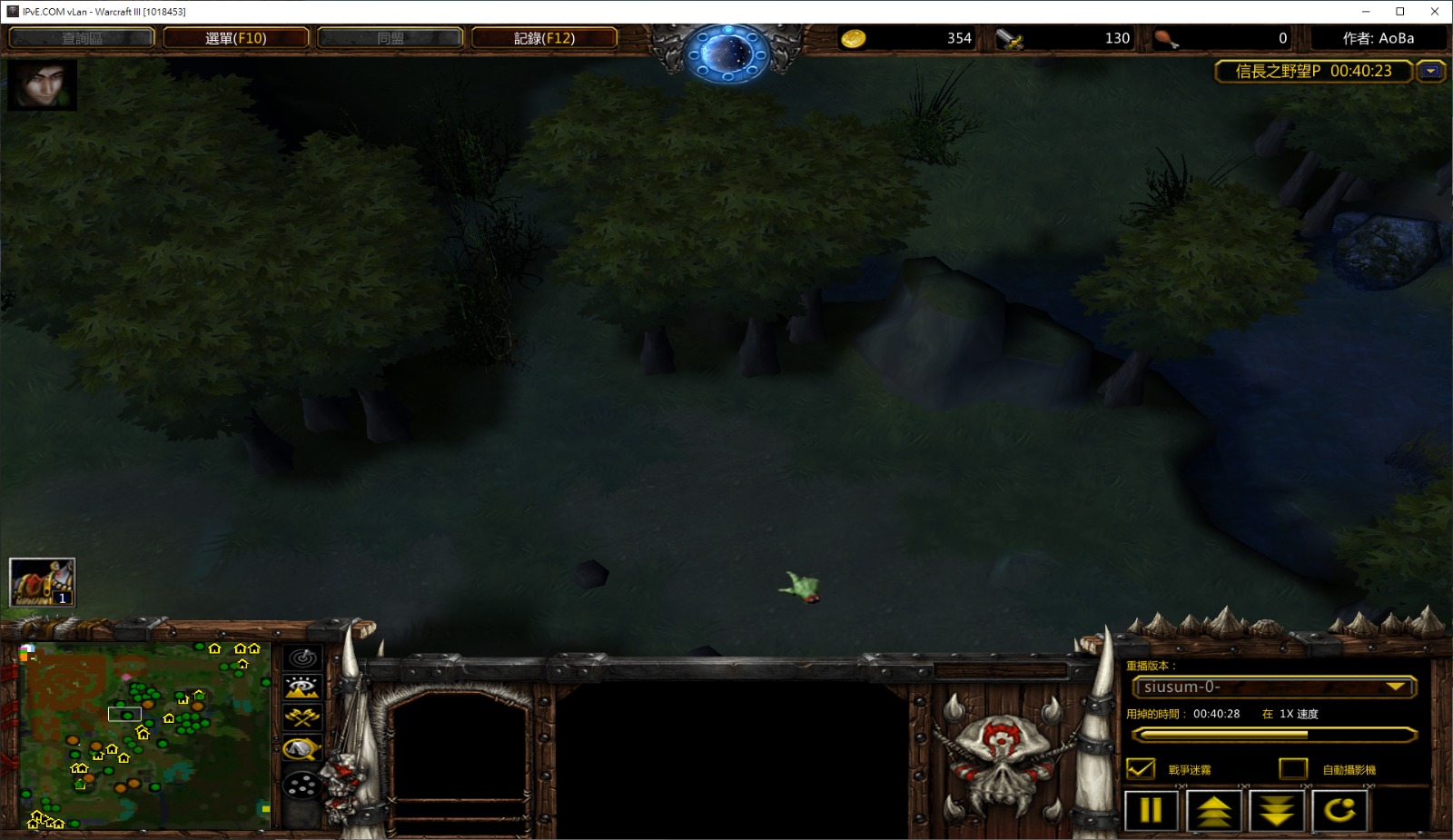1453x840 pixels.
Task: Increase replay speed with up arrows
Action: click(1213, 810)
